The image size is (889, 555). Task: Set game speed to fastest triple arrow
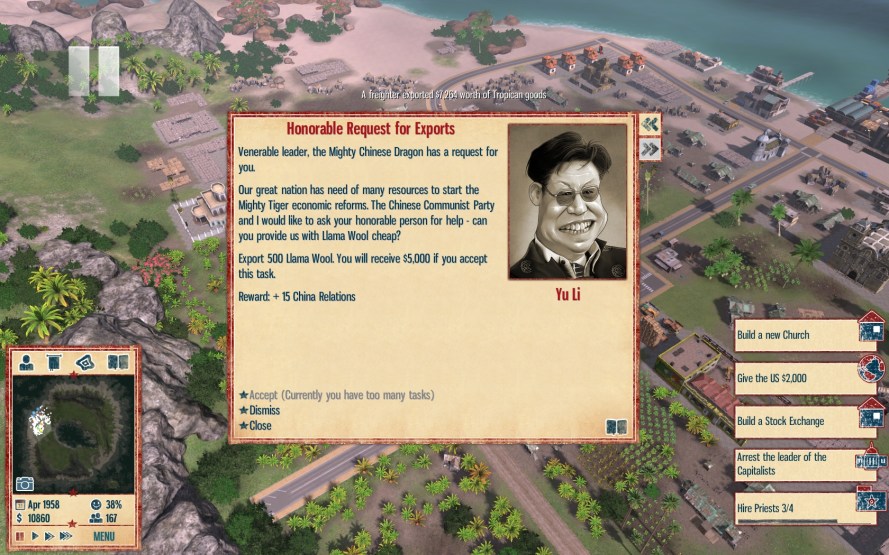point(66,536)
